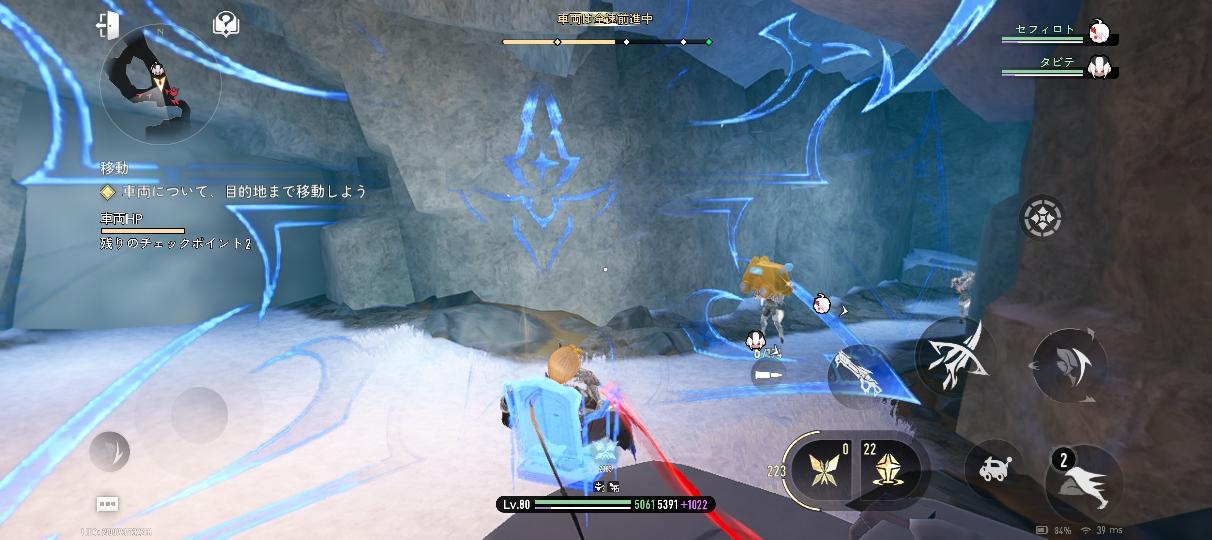Select teammate セフィロト in the party list
The image size is (1212, 540).
point(1060,32)
